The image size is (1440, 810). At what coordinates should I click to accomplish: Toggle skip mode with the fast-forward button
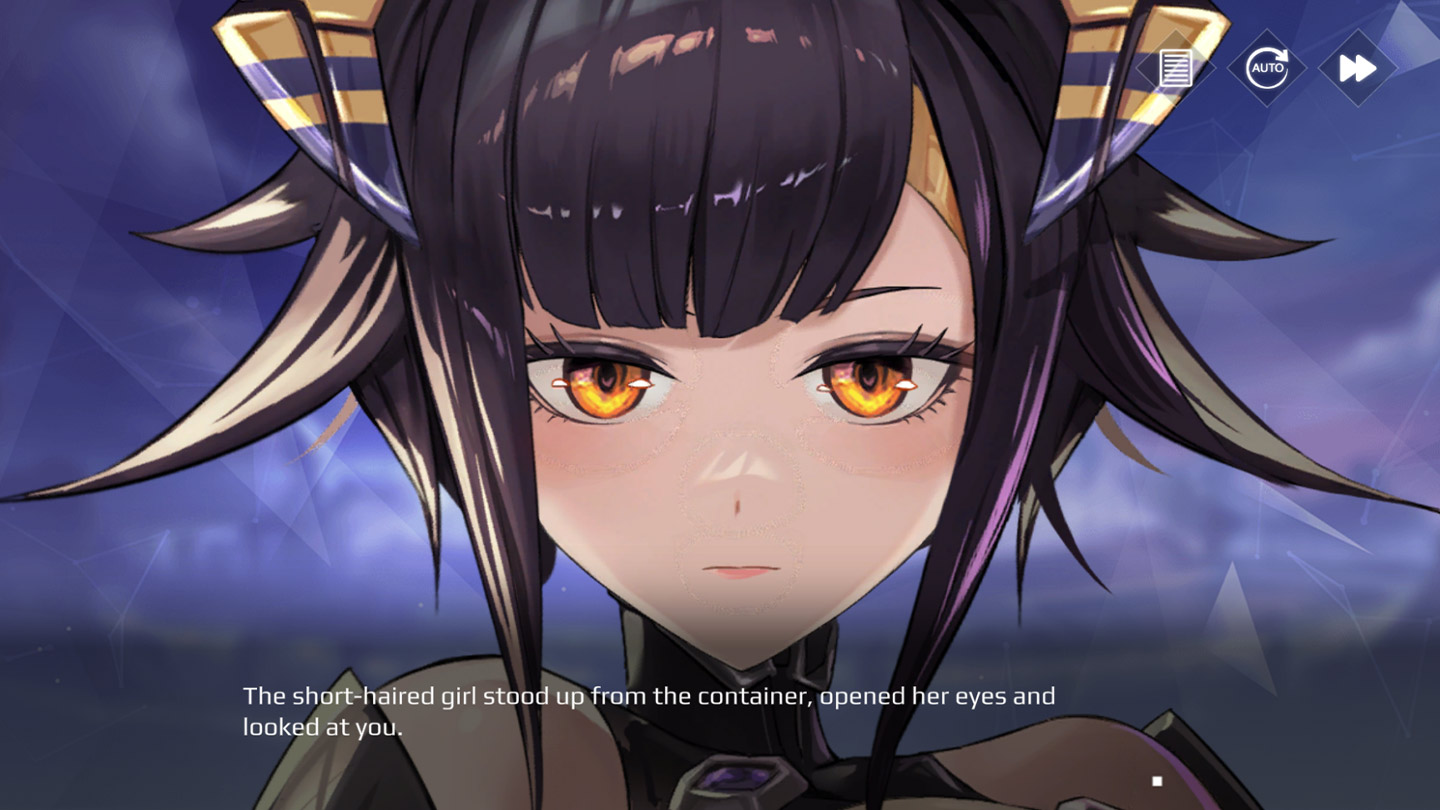tap(1357, 68)
